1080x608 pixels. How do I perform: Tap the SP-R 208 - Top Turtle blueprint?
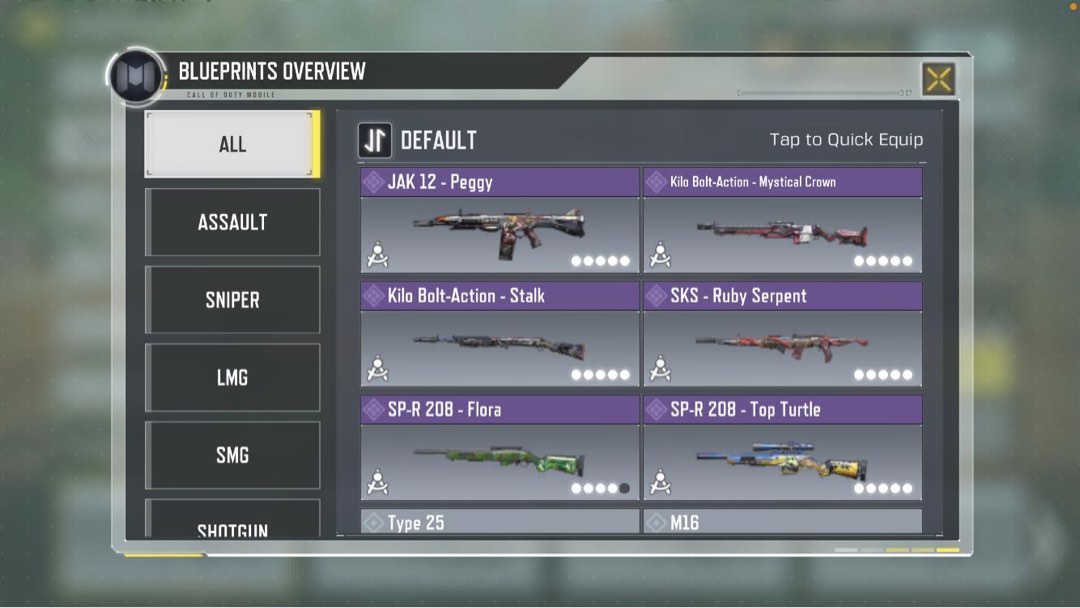pos(782,449)
